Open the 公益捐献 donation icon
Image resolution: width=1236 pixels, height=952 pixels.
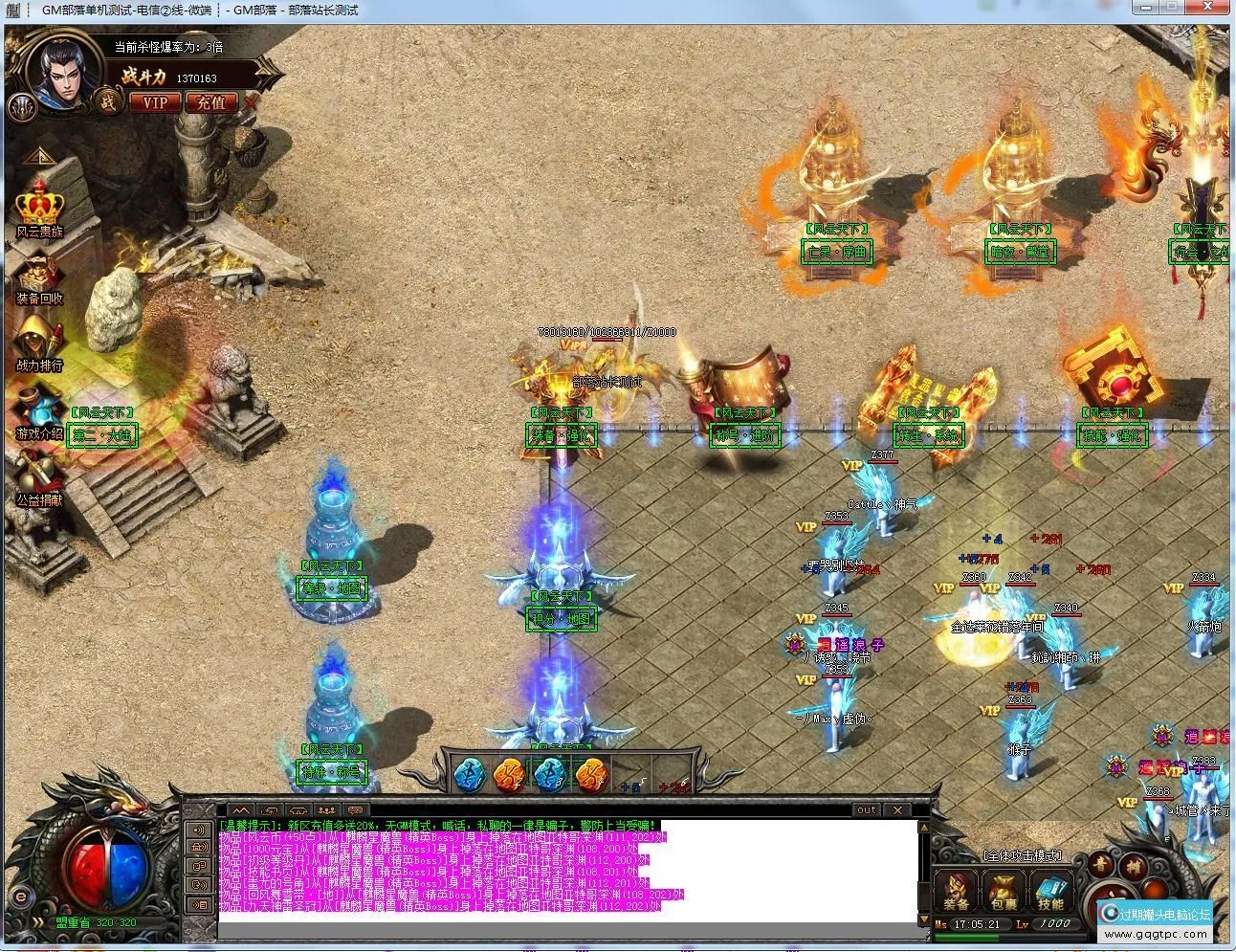click(x=39, y=476)
